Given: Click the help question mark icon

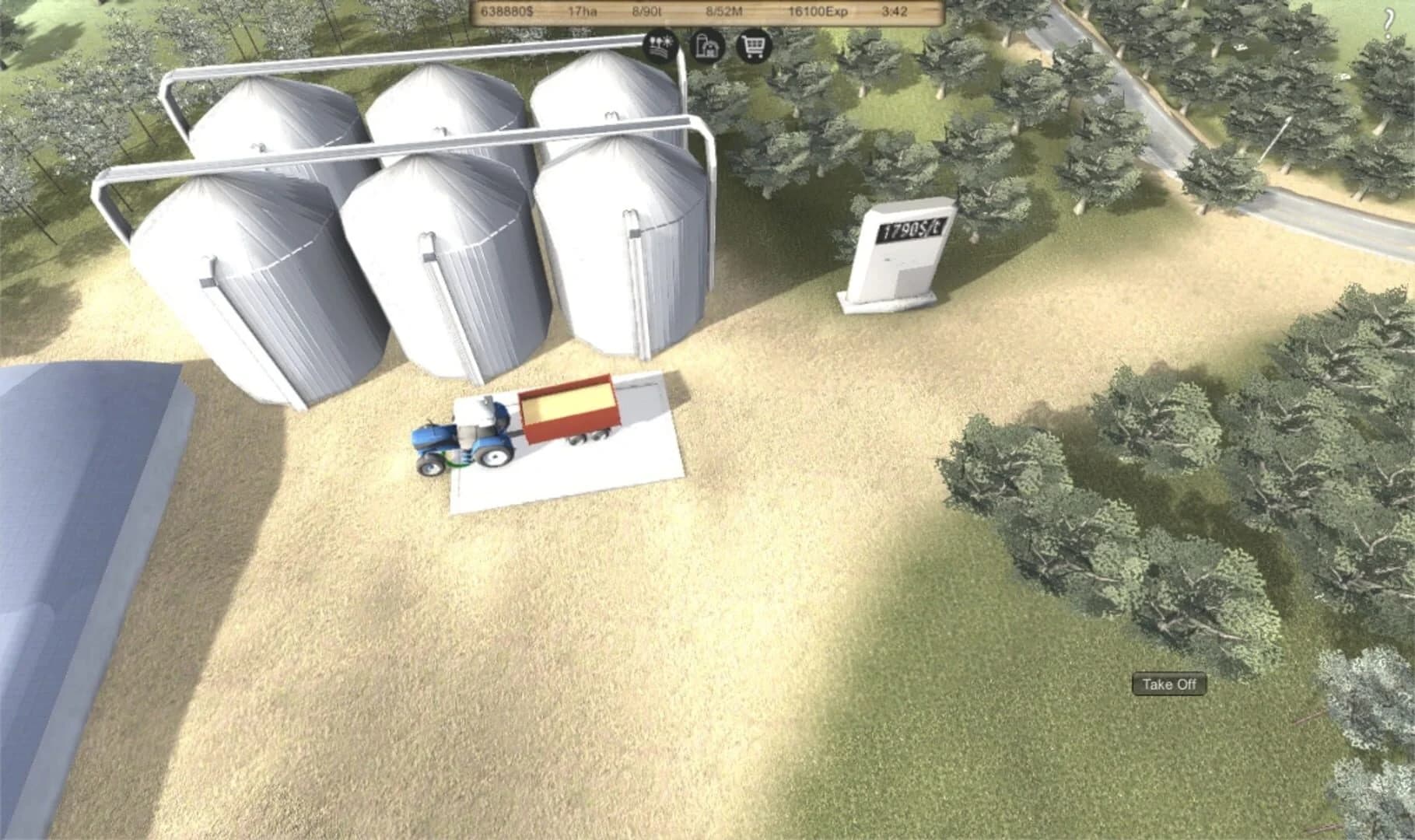Looking at the screenshot, I should 1389,20.
